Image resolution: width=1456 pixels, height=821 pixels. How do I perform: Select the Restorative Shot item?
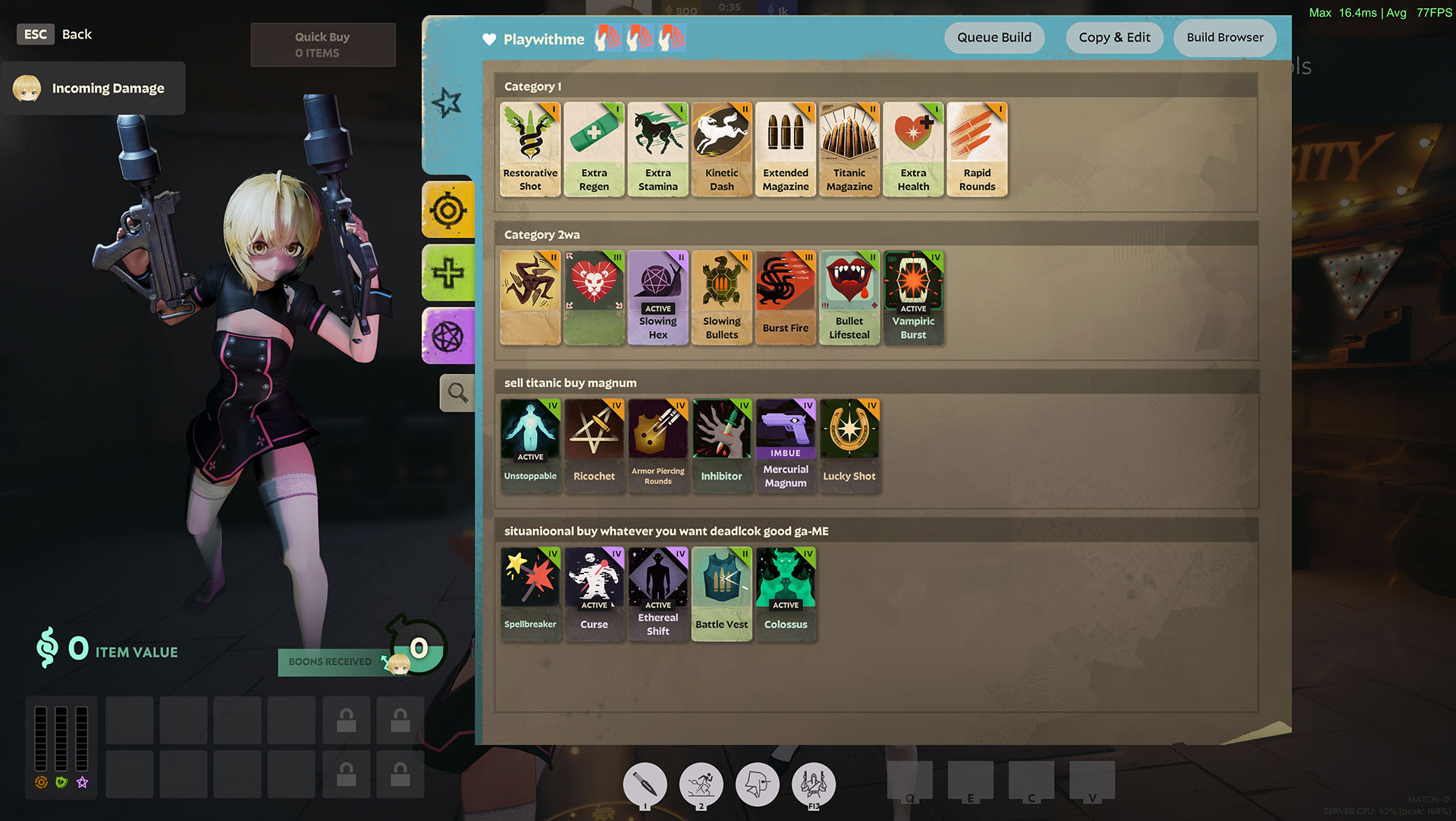coord(529,148)
